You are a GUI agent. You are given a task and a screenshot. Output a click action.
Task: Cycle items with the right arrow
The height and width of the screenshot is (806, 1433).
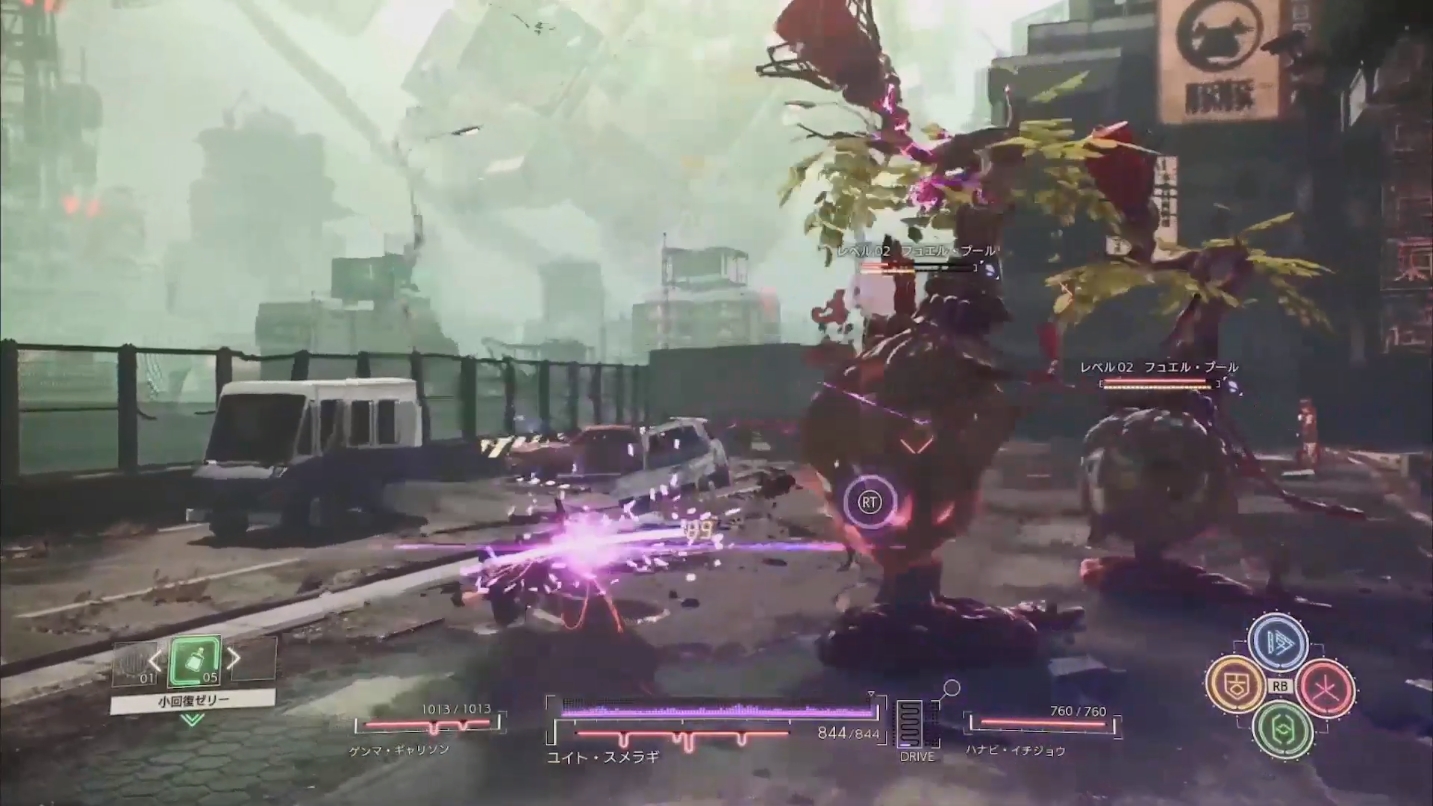[x=233, y=658]
